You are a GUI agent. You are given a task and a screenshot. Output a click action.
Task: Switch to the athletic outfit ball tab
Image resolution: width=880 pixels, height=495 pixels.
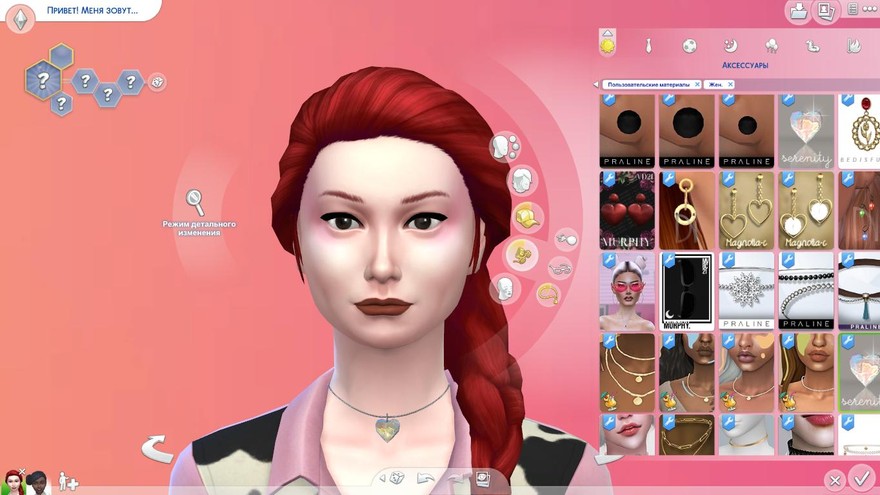coord(689,46)
